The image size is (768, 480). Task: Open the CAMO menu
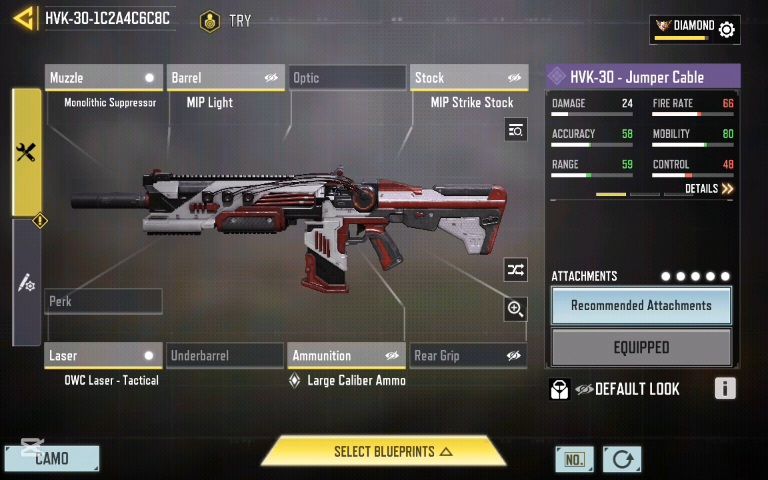tap(52, 459)
